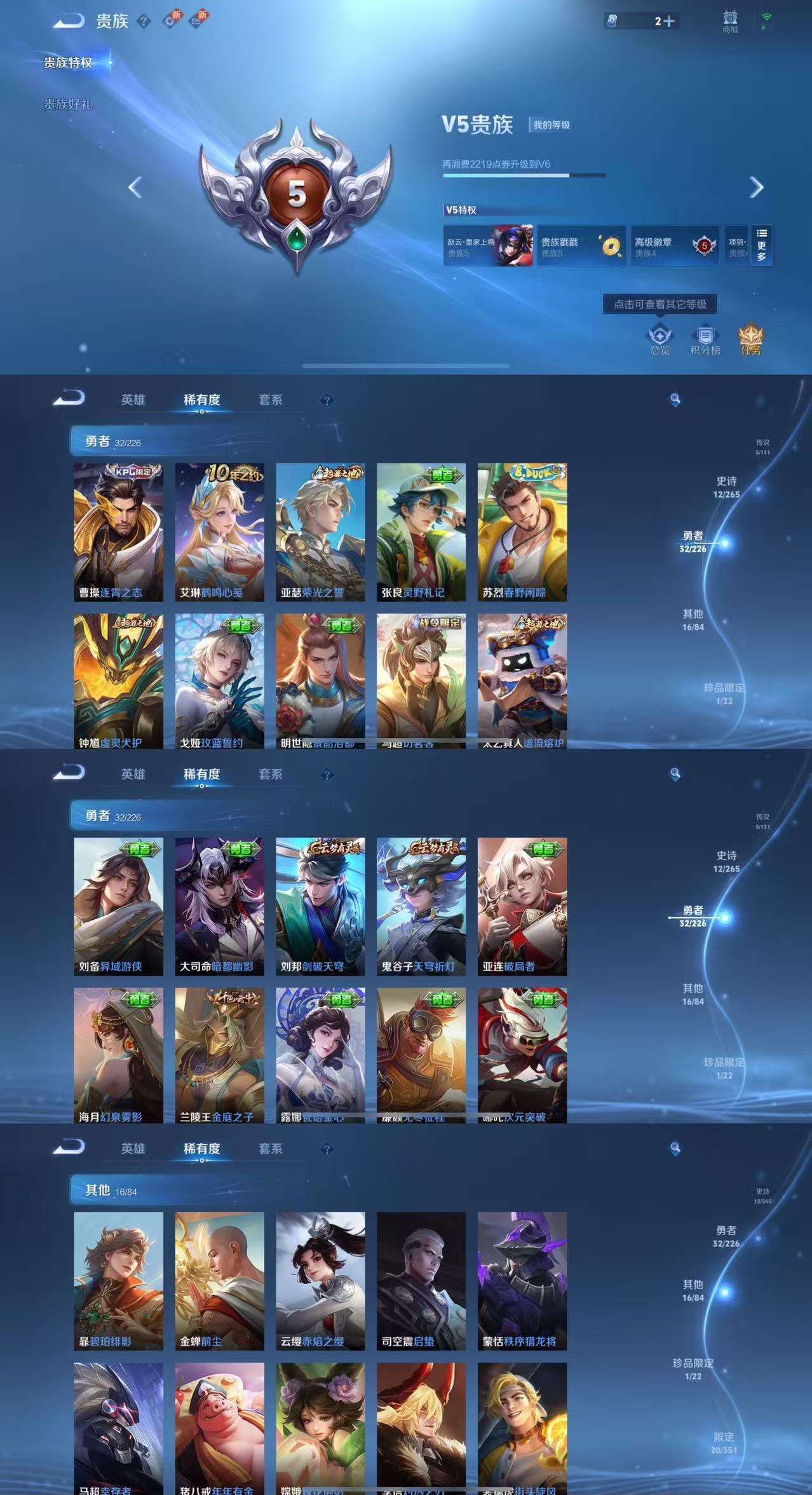Select the 苏烈 春野闲踪 skin card

click(522, 532)
